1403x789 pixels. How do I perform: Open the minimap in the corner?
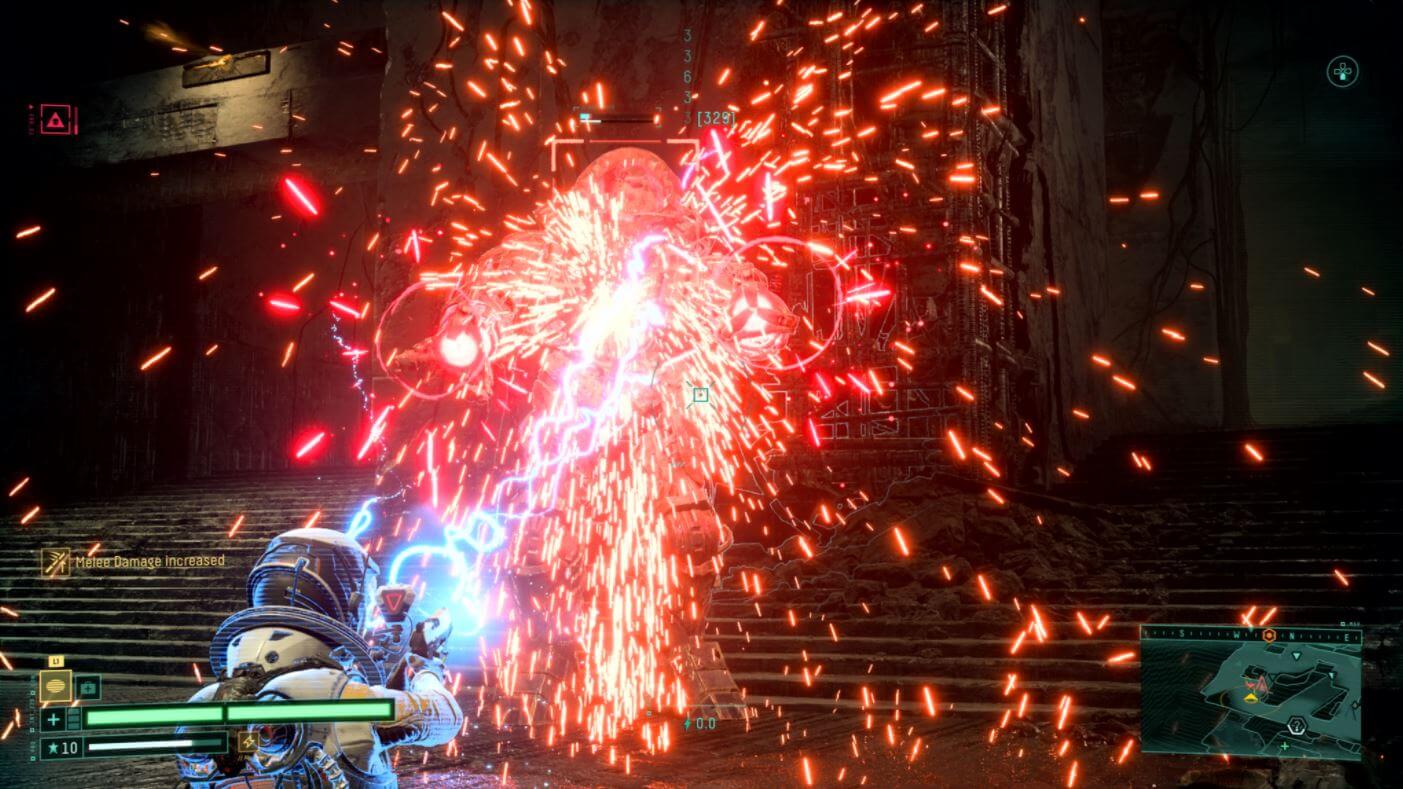pyautogui.click(x=1250, y=692)
